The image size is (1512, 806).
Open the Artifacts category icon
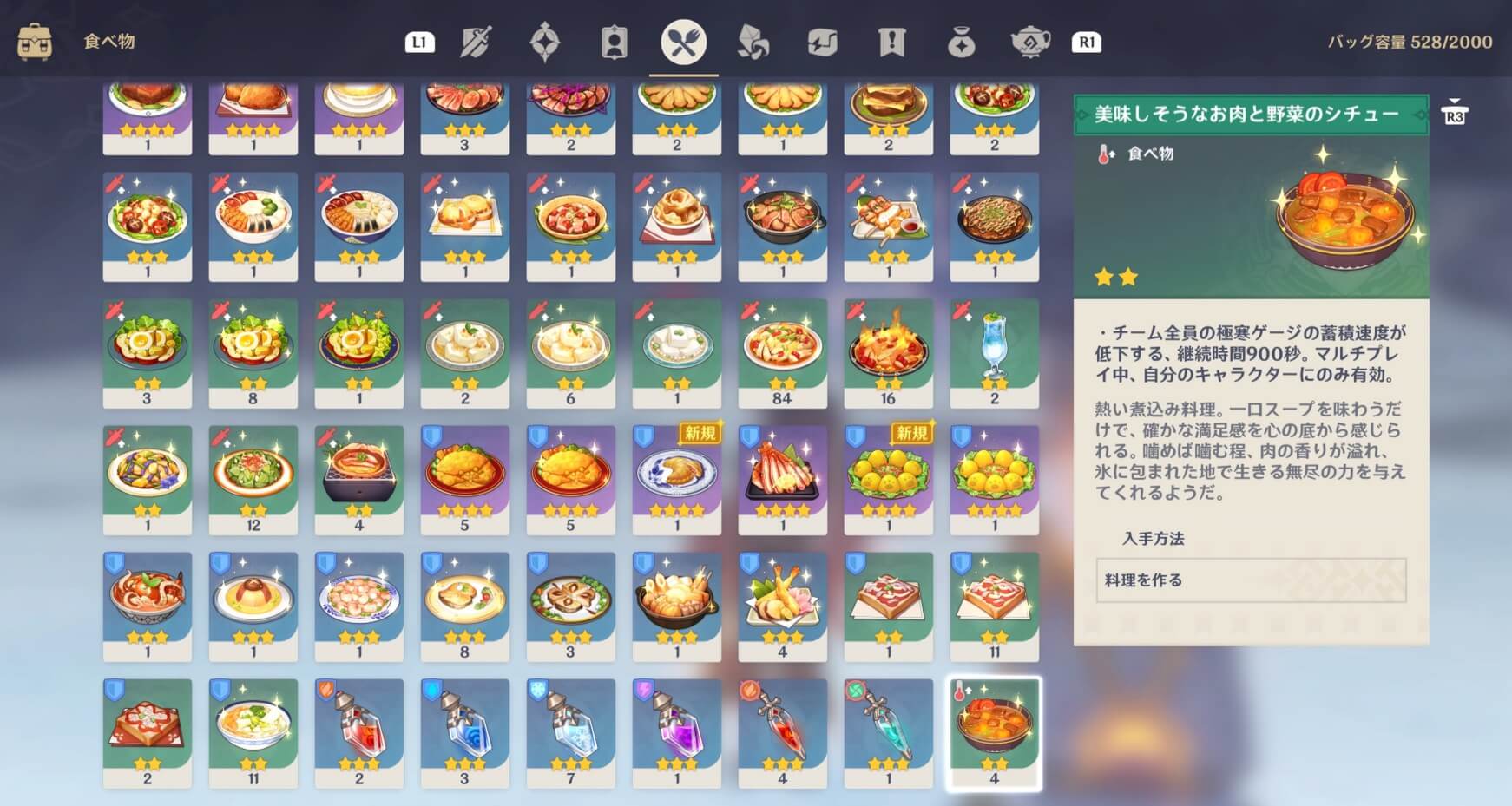point(545,41)
